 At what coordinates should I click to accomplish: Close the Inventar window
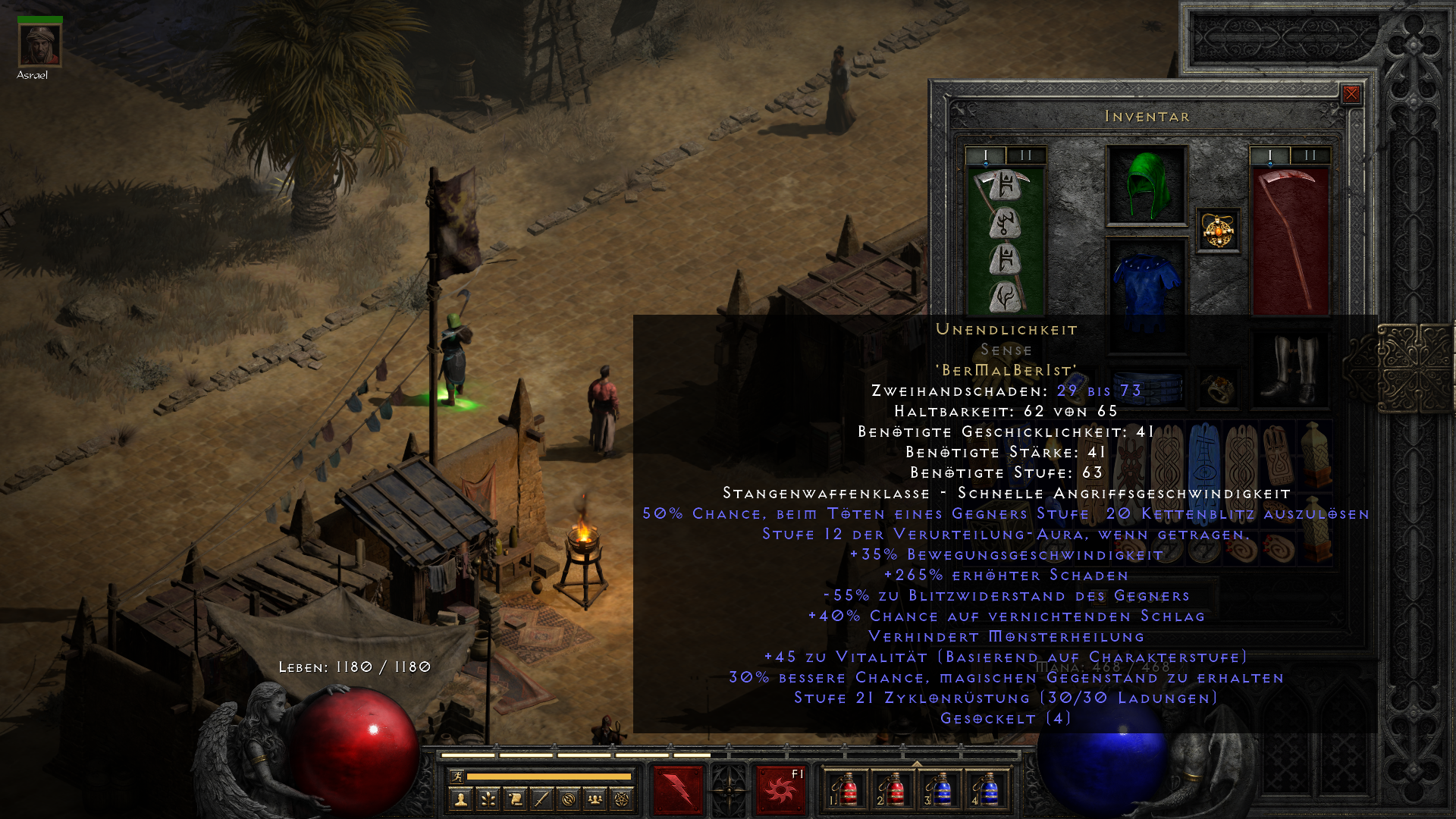point(1351,94)
